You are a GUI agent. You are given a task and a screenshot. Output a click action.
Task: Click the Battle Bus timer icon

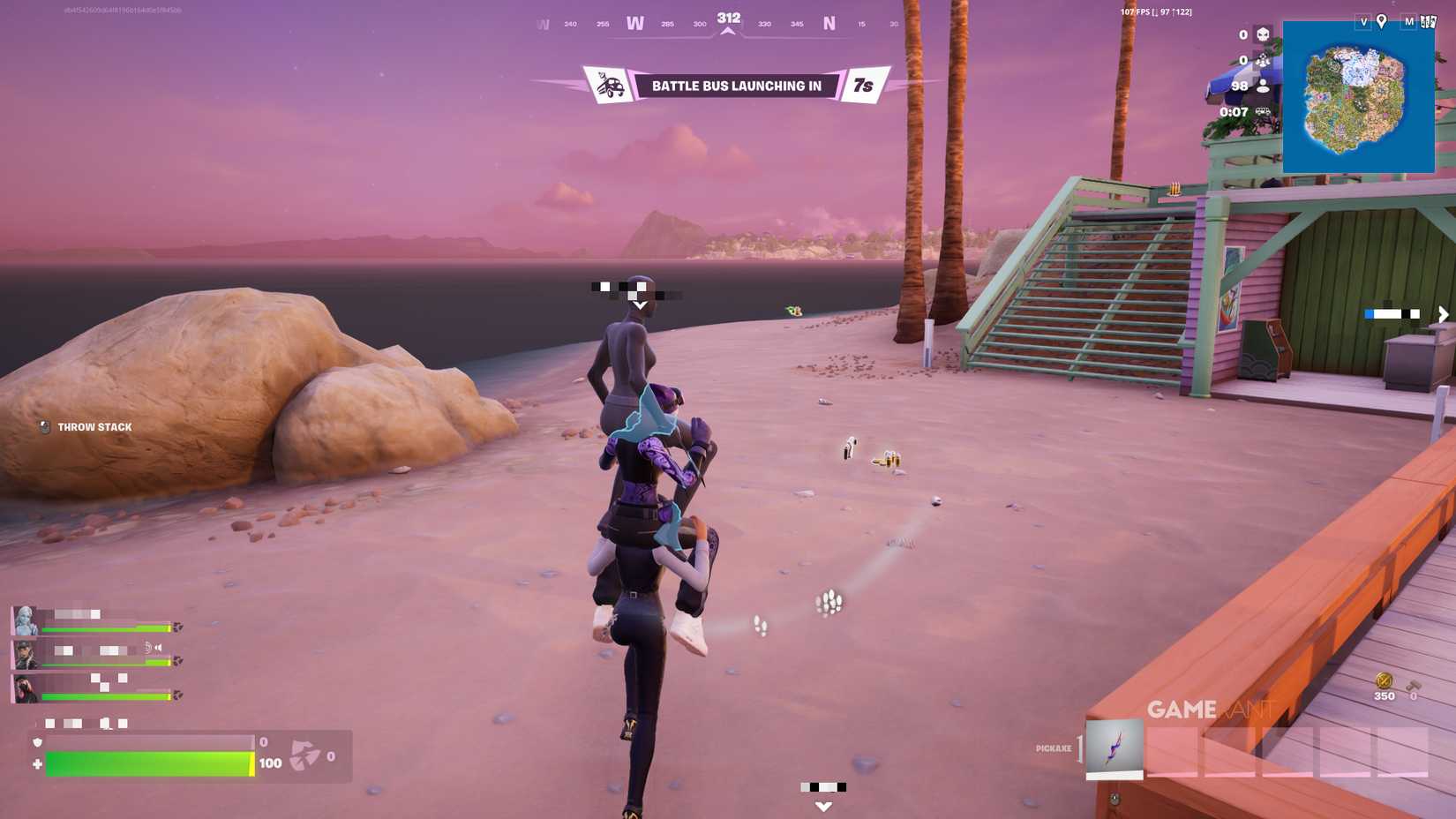1264,112
